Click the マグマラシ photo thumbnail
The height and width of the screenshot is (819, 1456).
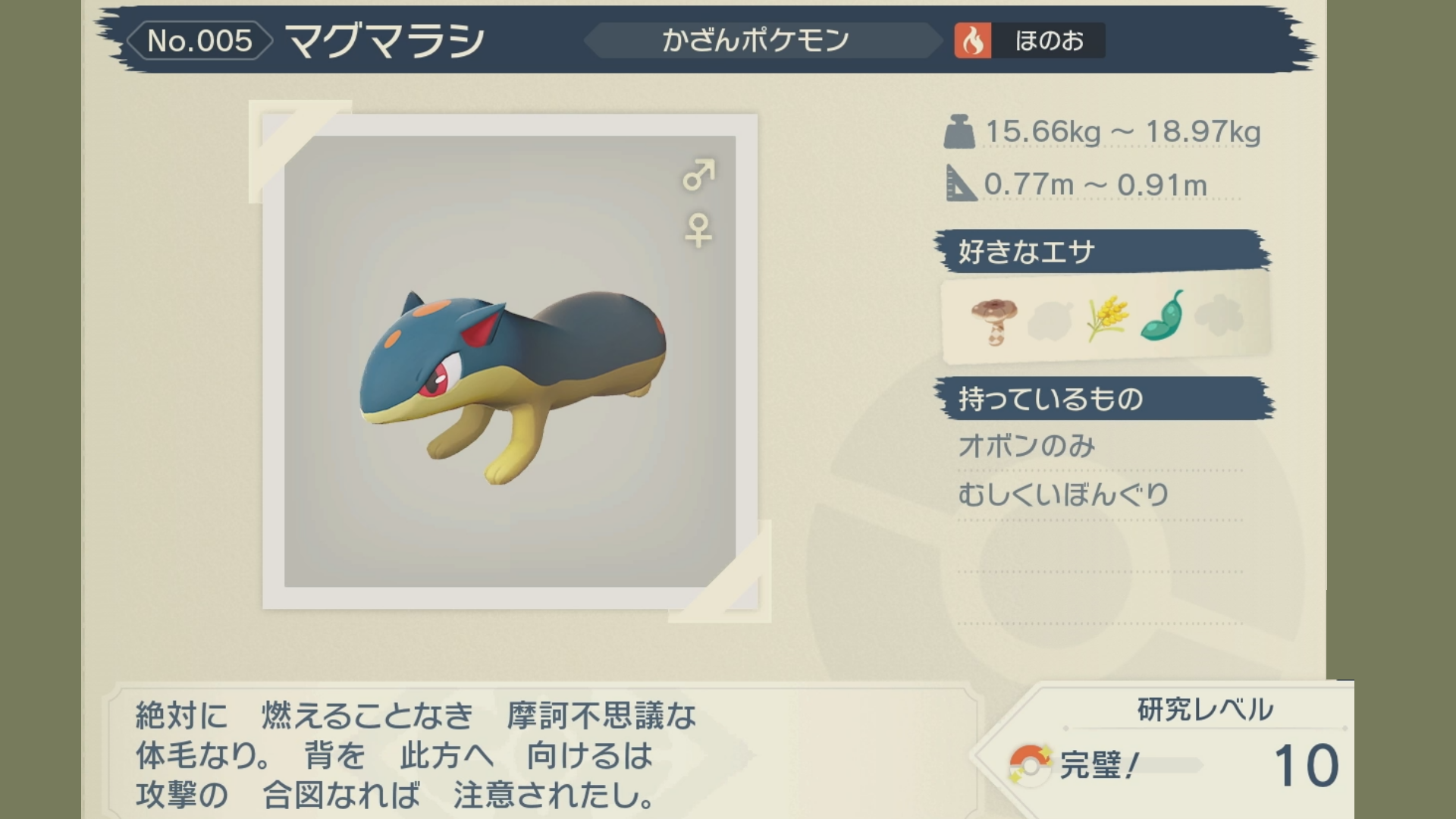click(x=510, y=362)
